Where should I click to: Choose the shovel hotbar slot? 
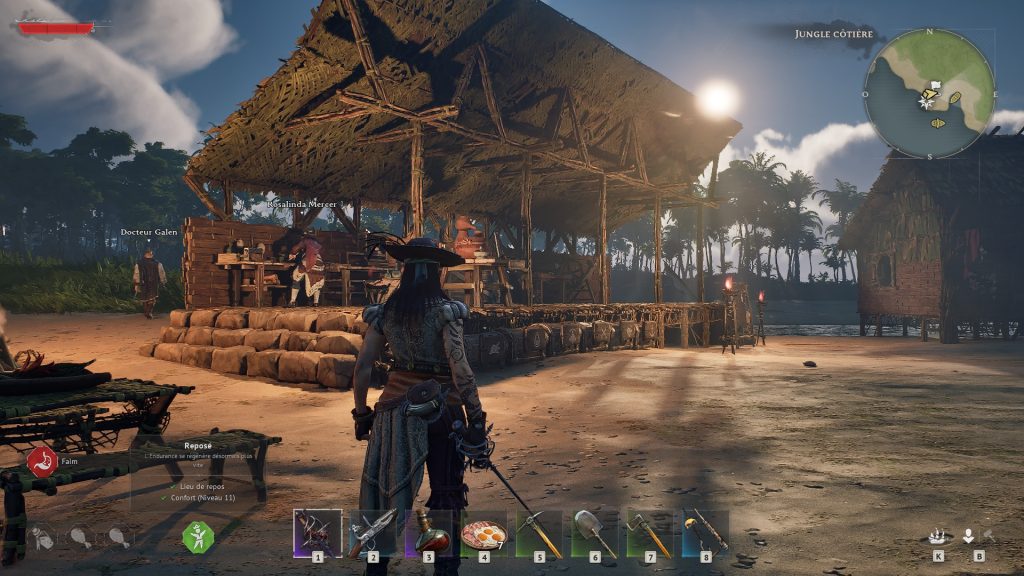click(x=594, y=532)
